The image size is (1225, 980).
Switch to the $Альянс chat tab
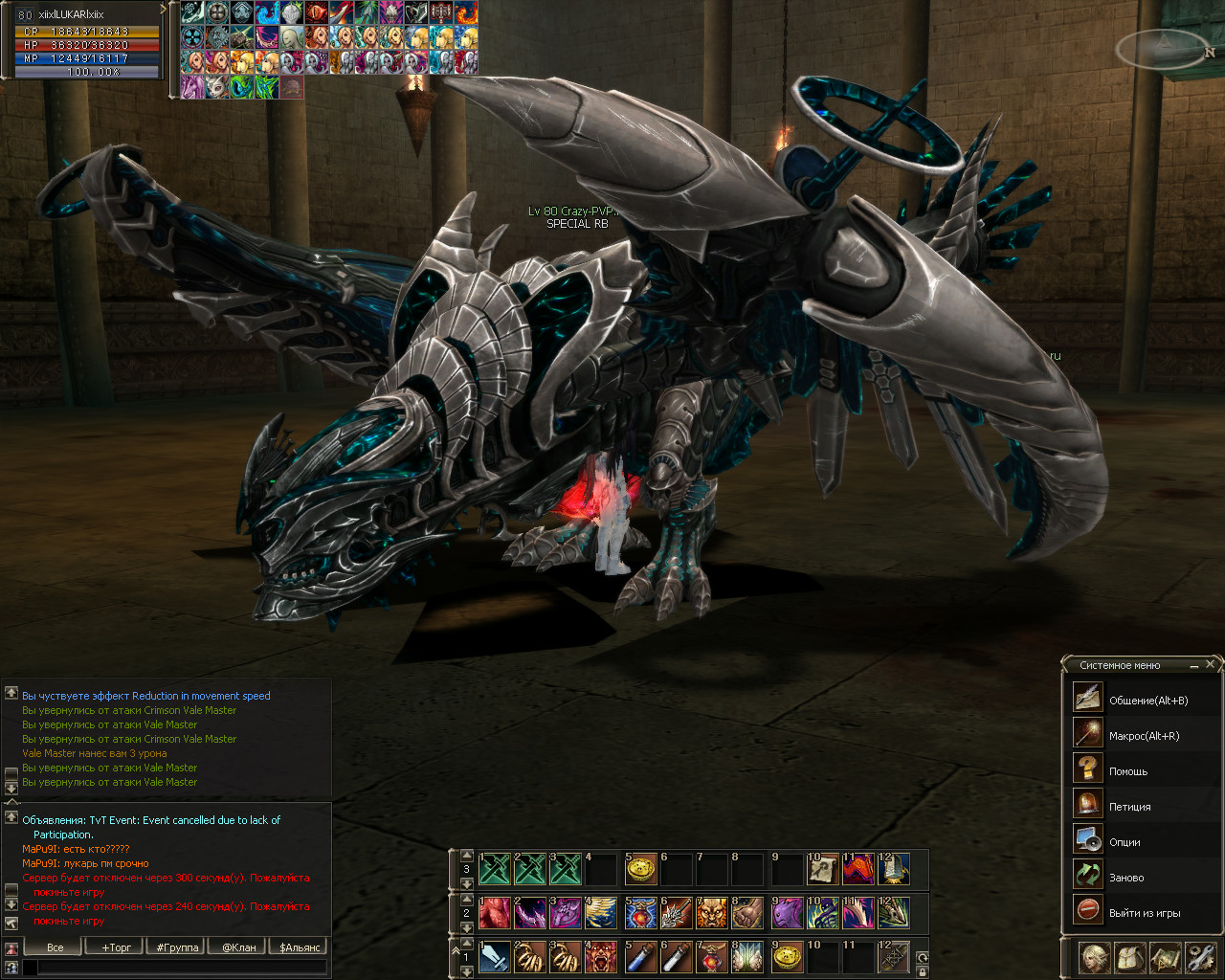click(301, 947)
